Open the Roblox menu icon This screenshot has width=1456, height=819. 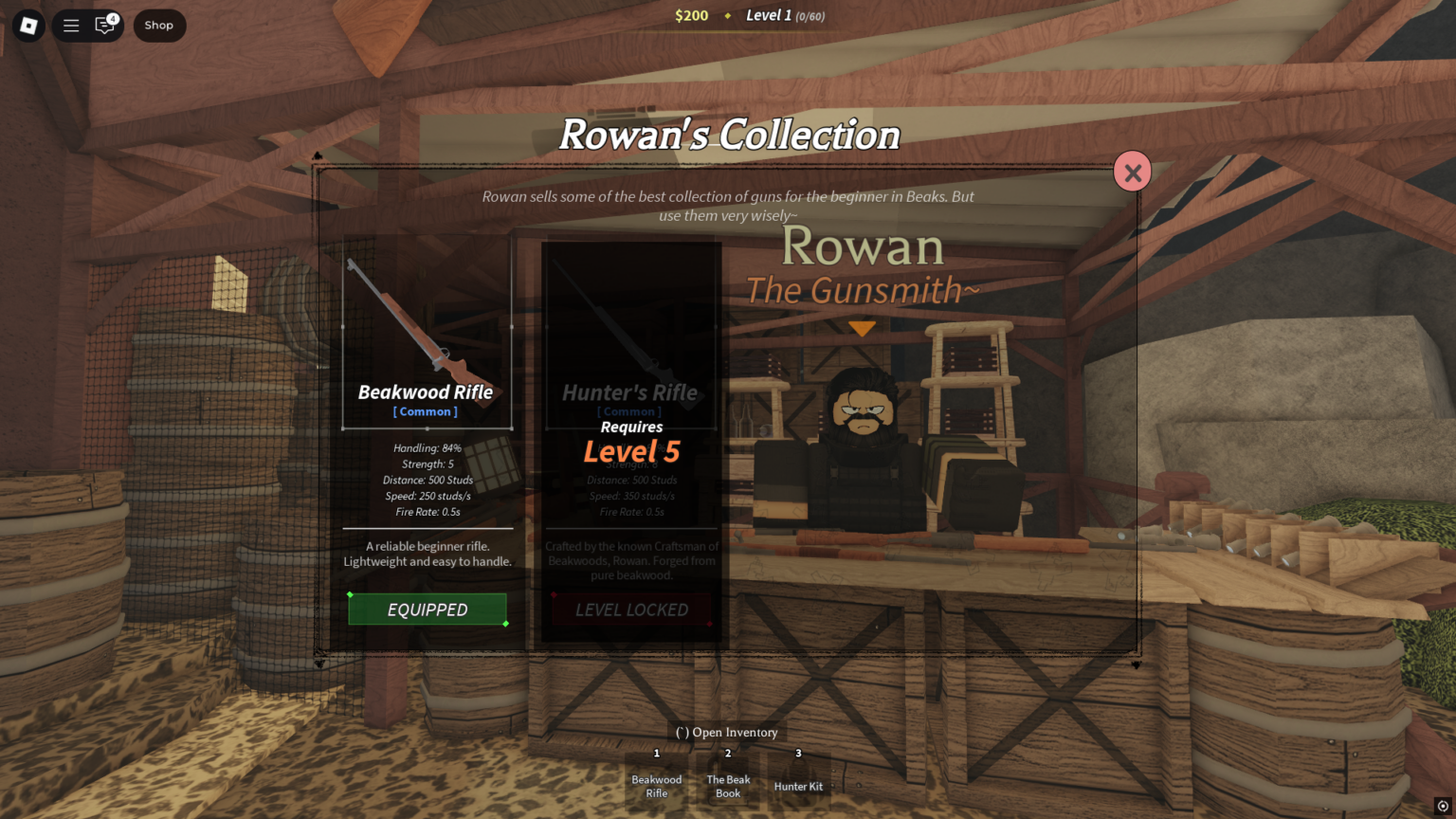click(28, 26)
